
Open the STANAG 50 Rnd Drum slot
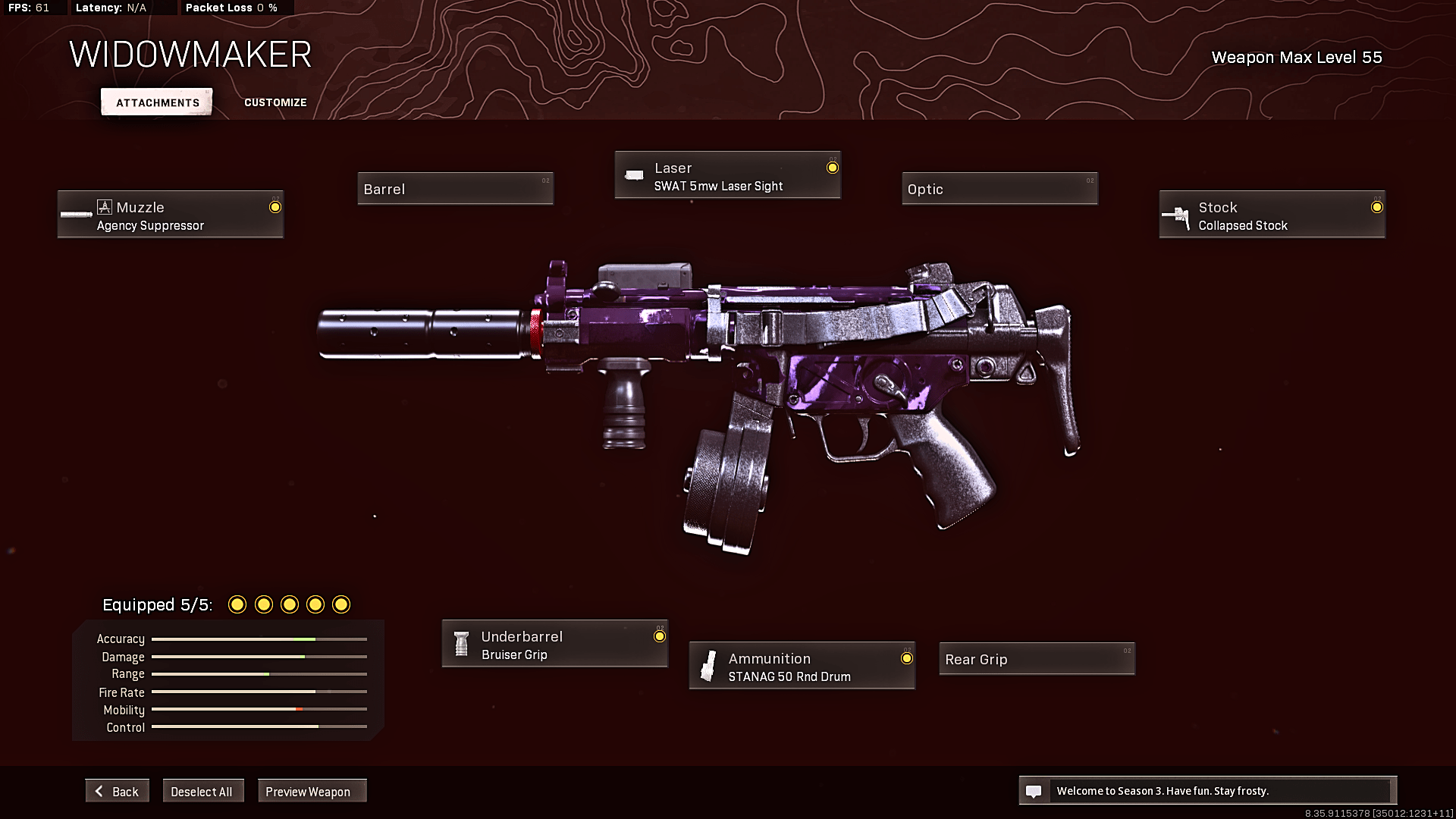(x=801, y=666)
